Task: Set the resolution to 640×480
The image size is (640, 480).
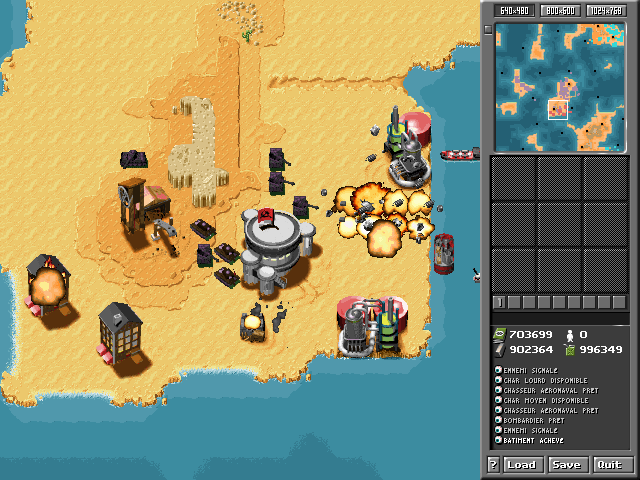Action: click(x=514, y=10)
